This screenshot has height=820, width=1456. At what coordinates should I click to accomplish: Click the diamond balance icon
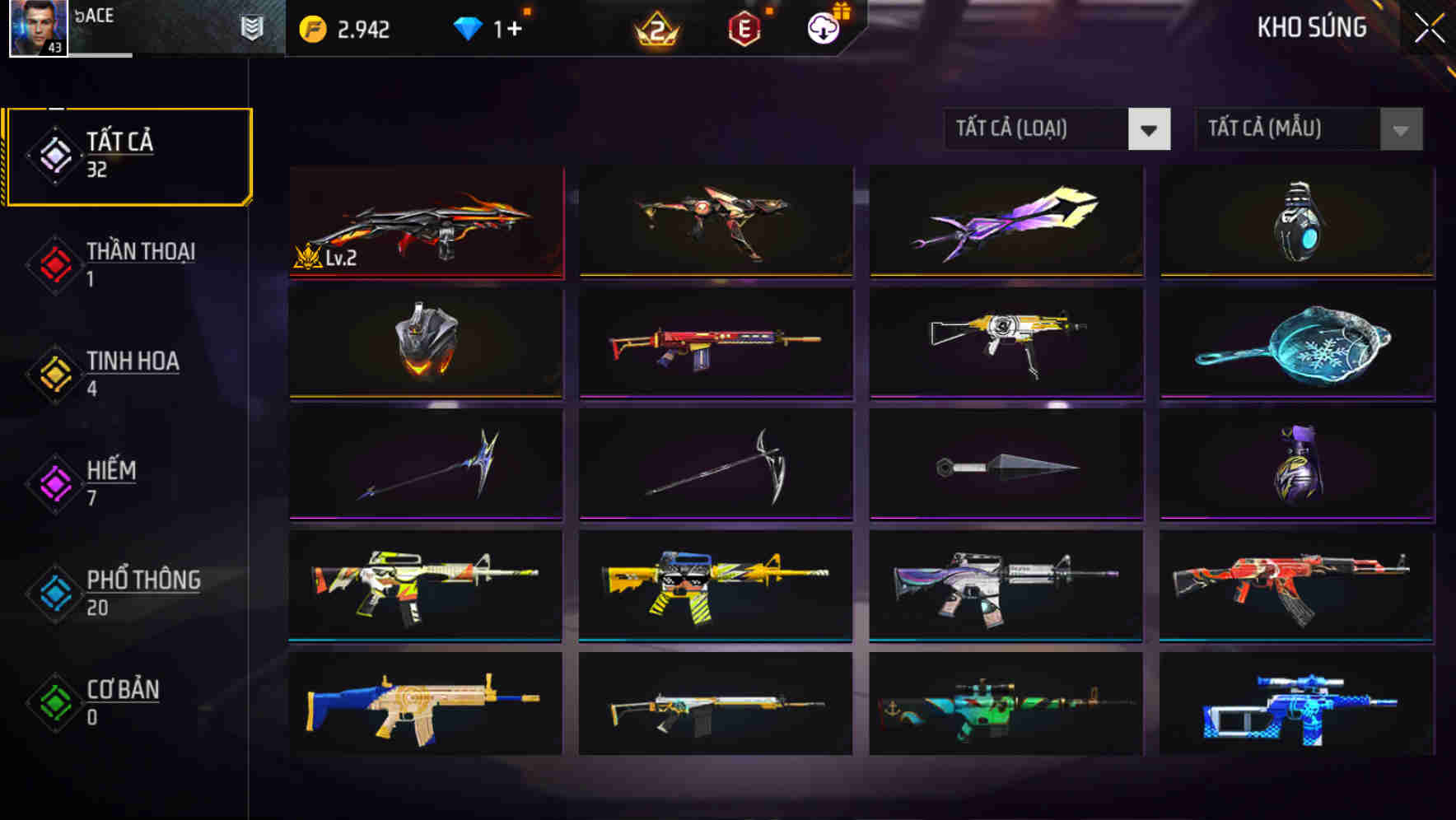(x=467, y=27)
